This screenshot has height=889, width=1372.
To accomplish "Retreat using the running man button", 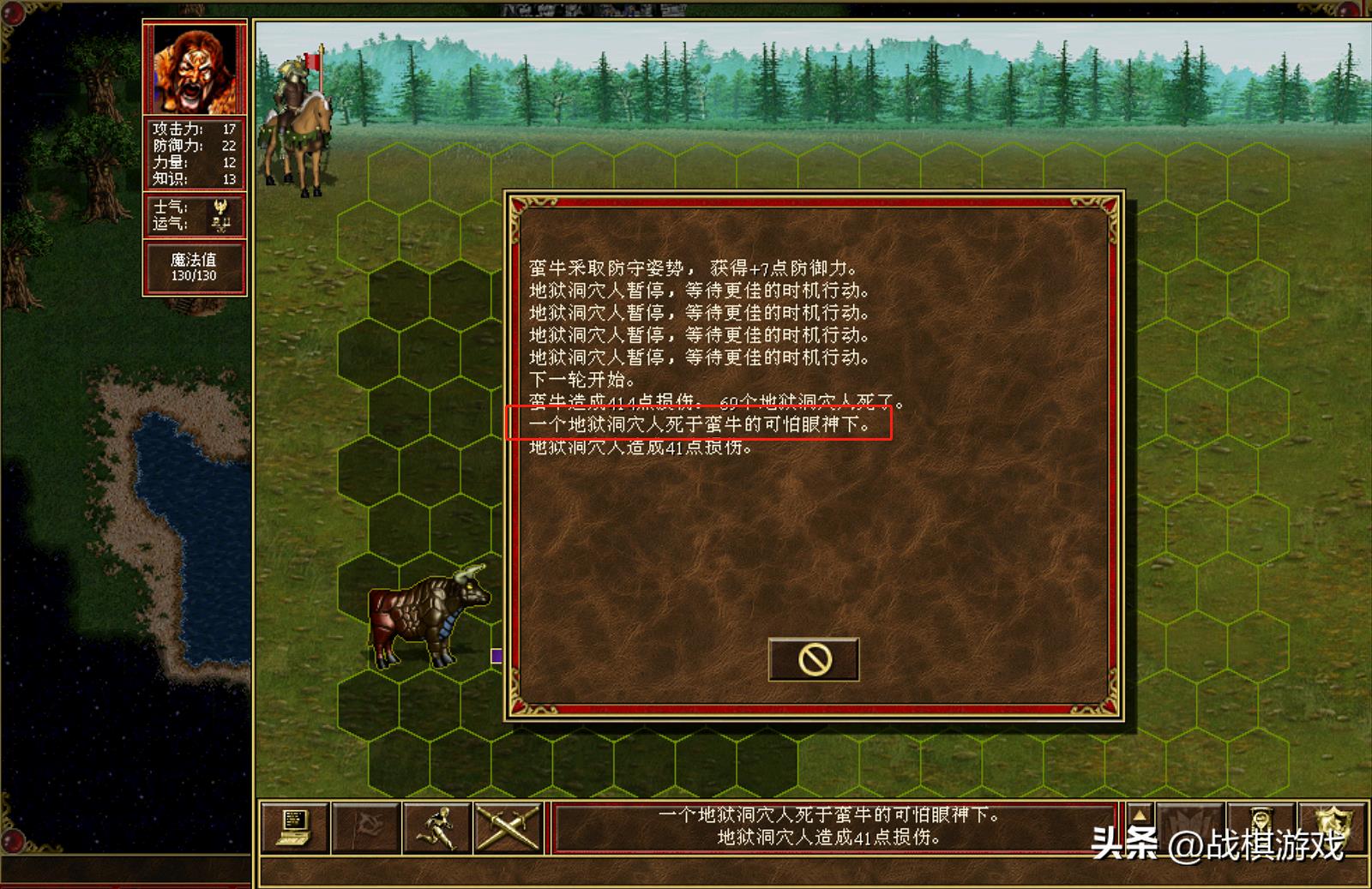I will 437,827.
